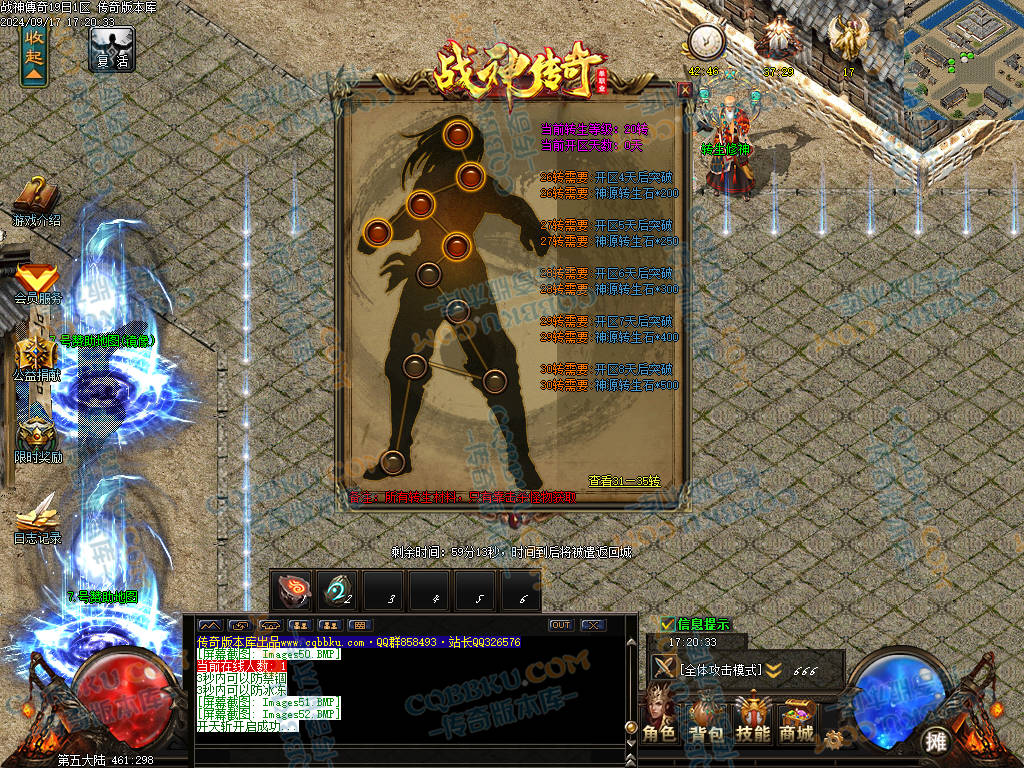Close the rebirth panel with the X
The width and height of the screenshot is (1024, 768).
tap(685, 89)
